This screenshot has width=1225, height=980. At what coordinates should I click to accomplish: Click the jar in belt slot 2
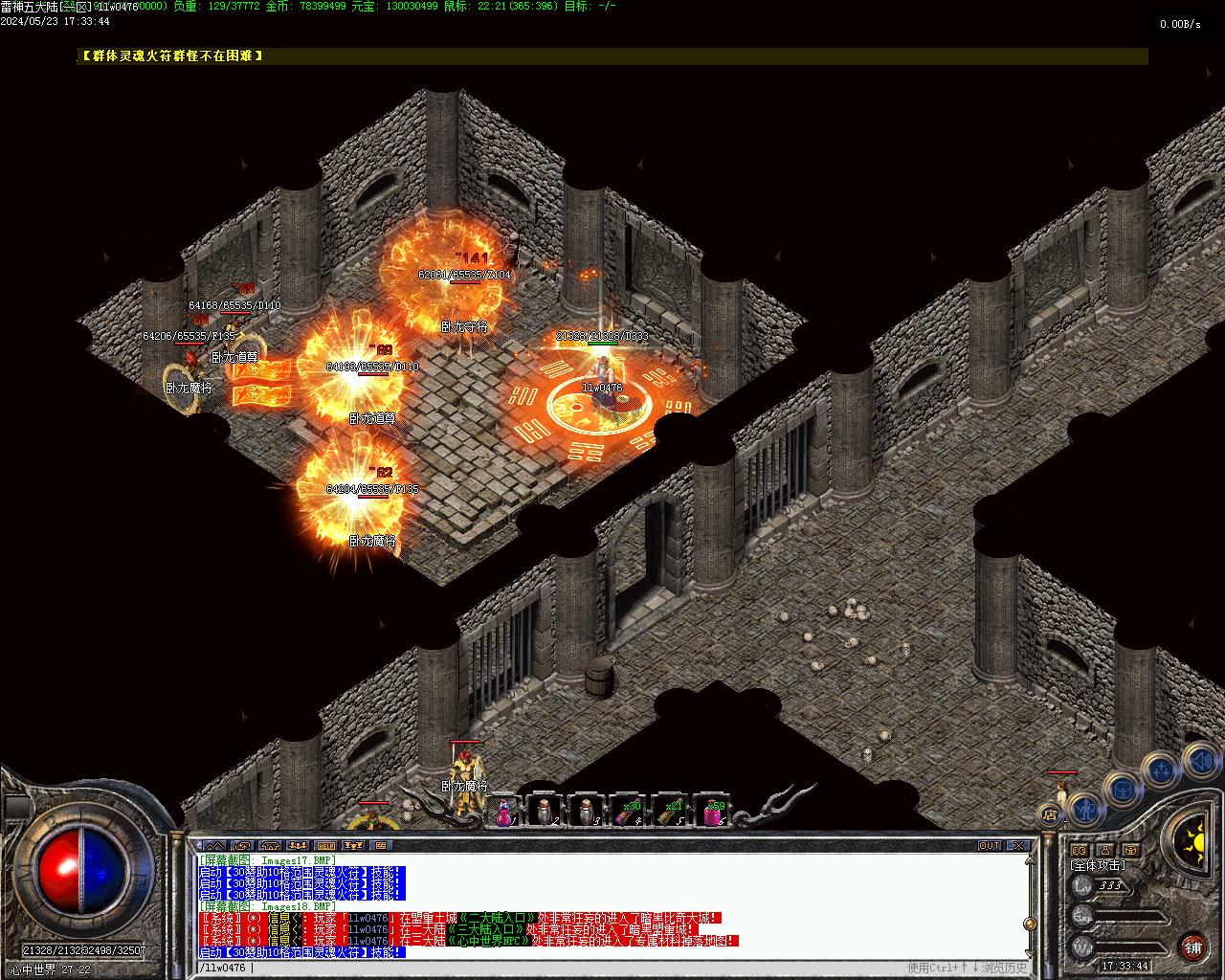544,812
